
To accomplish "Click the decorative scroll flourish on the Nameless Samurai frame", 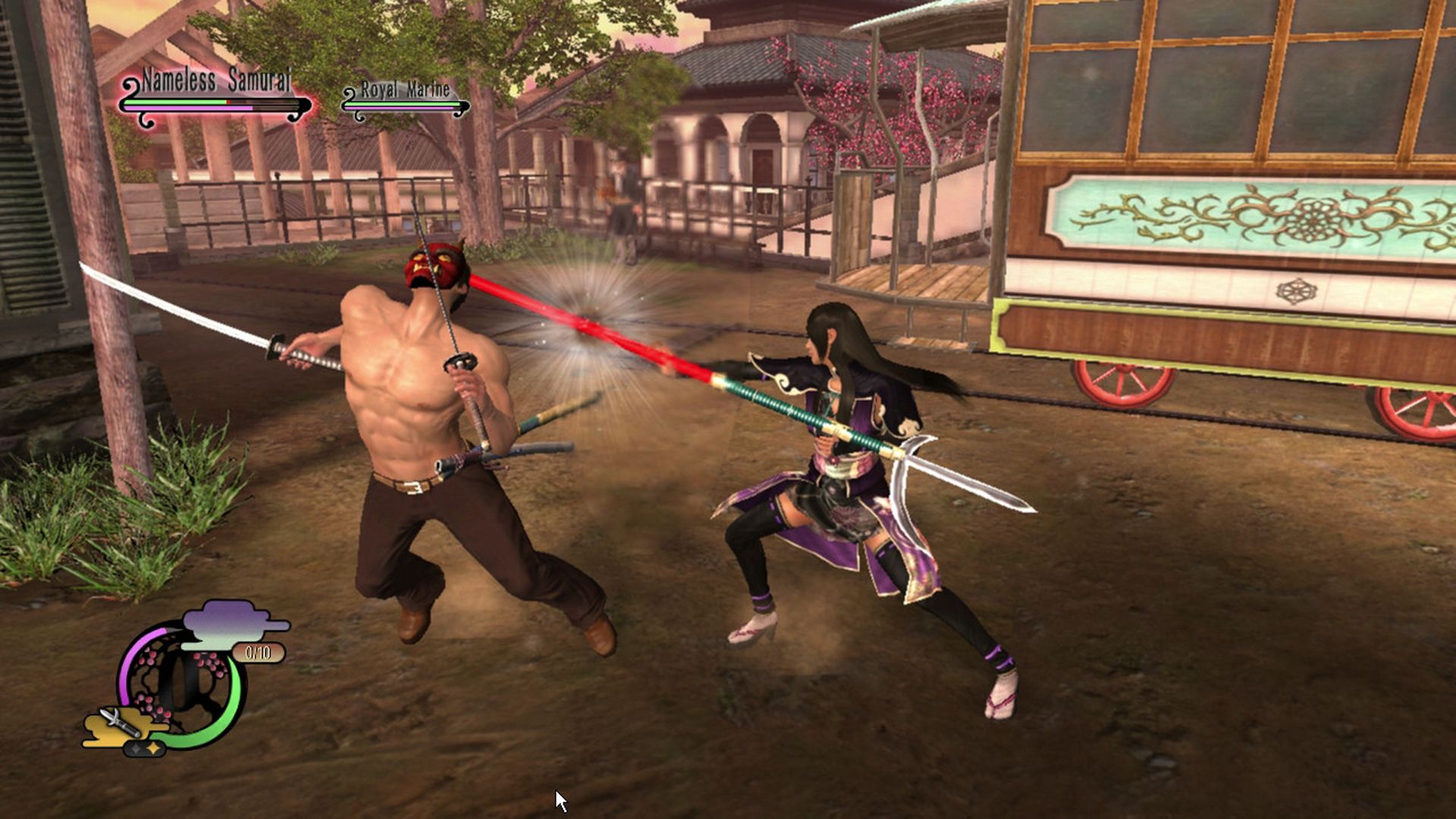I will 129,86.
